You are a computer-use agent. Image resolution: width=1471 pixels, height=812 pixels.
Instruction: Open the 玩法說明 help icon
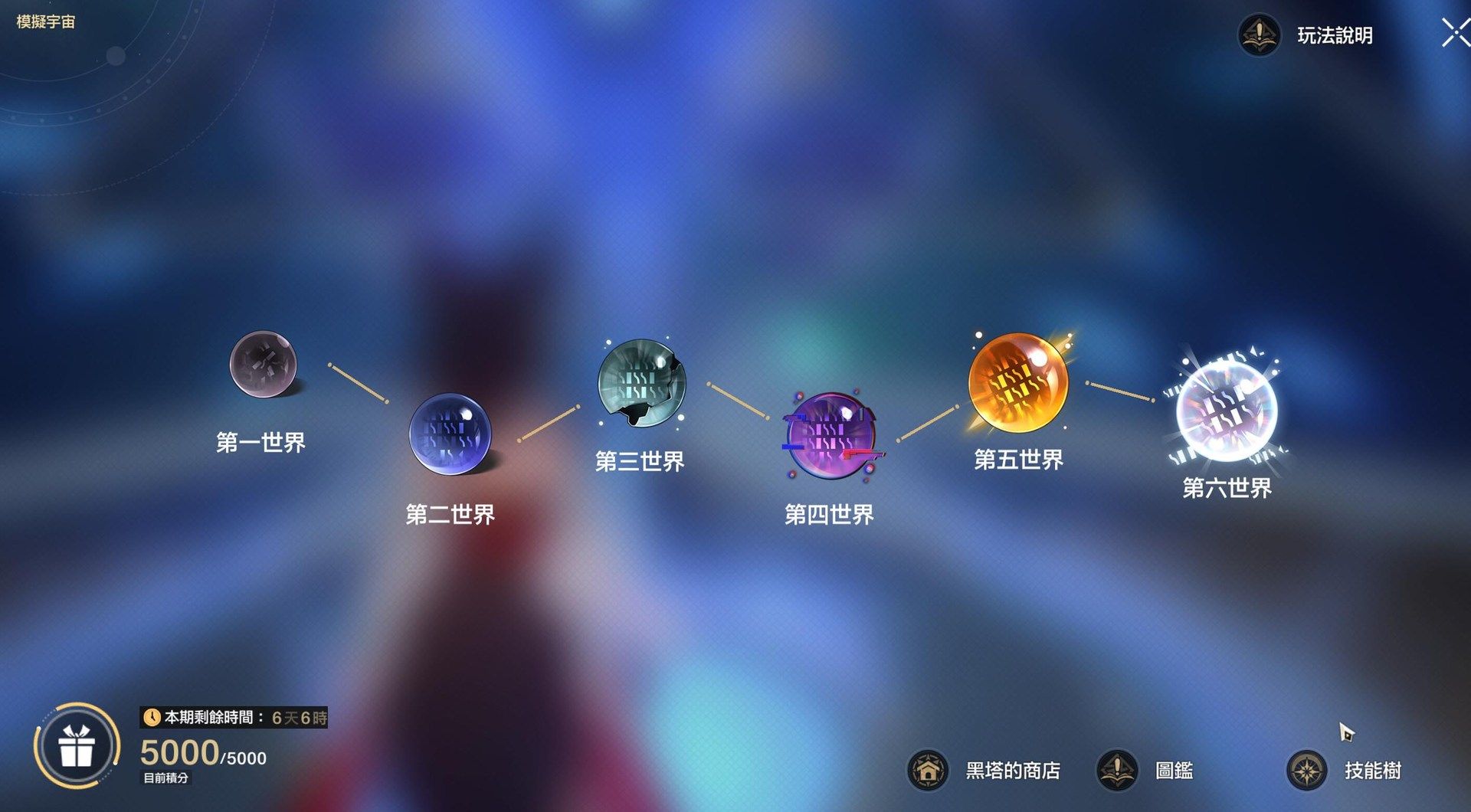[1259, 34]
